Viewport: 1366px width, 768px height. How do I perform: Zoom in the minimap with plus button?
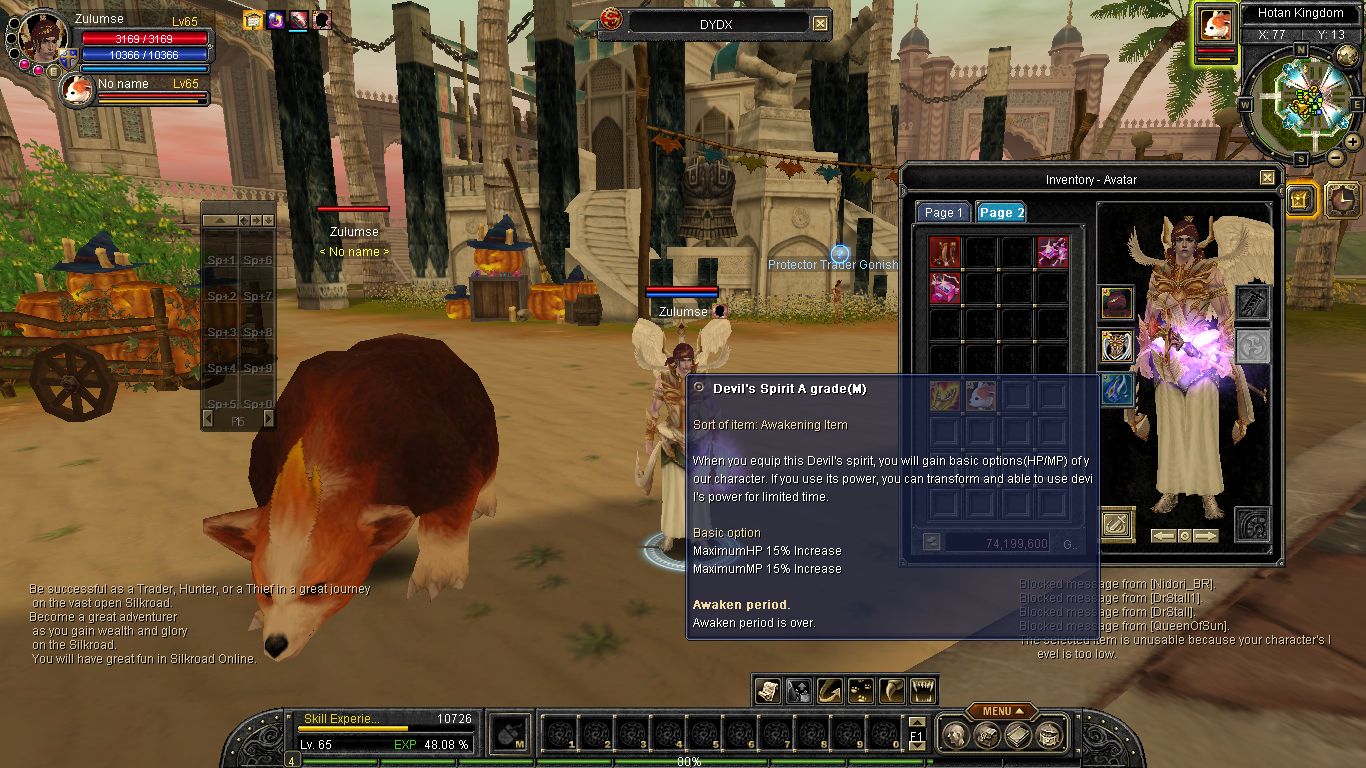1351,141
